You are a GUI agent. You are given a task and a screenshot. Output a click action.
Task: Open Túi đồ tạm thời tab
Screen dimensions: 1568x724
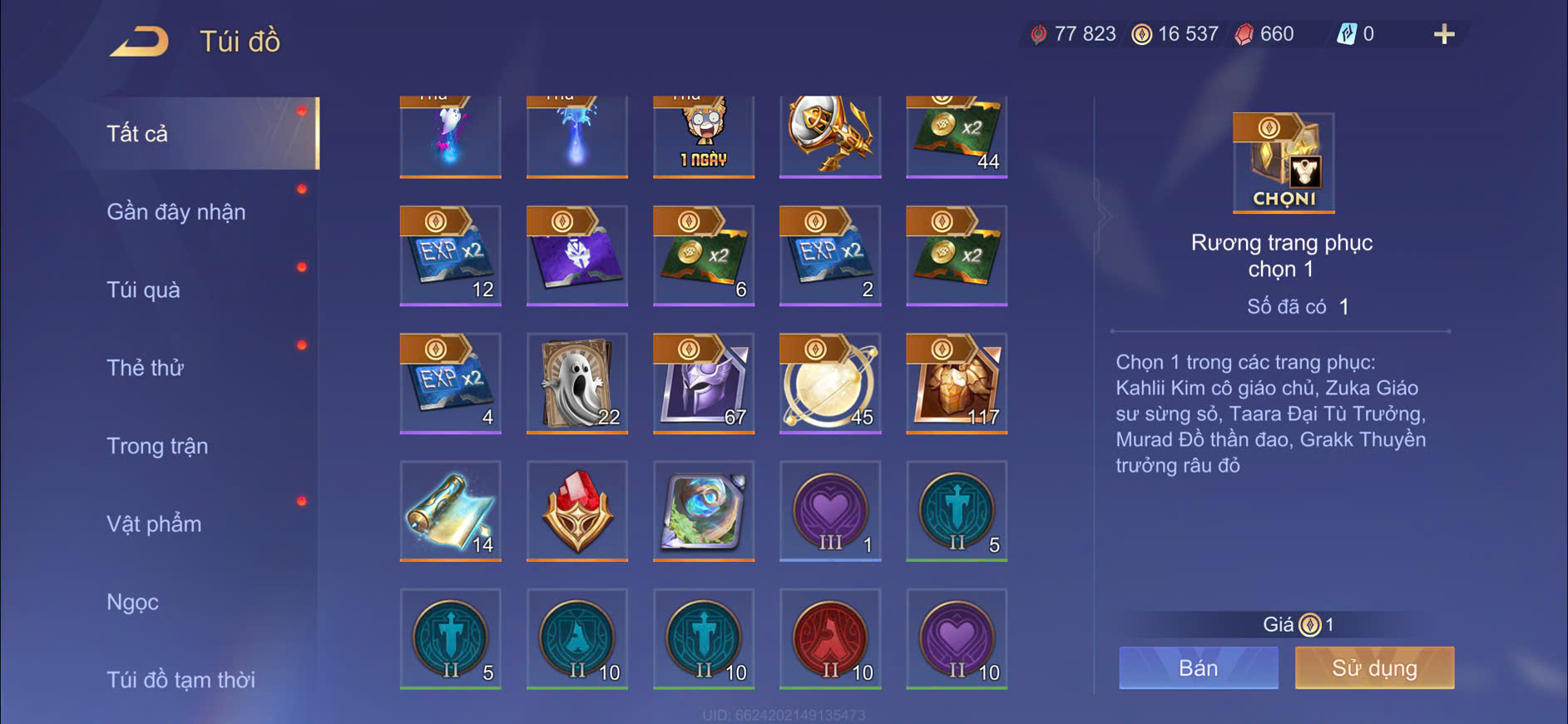181,680
